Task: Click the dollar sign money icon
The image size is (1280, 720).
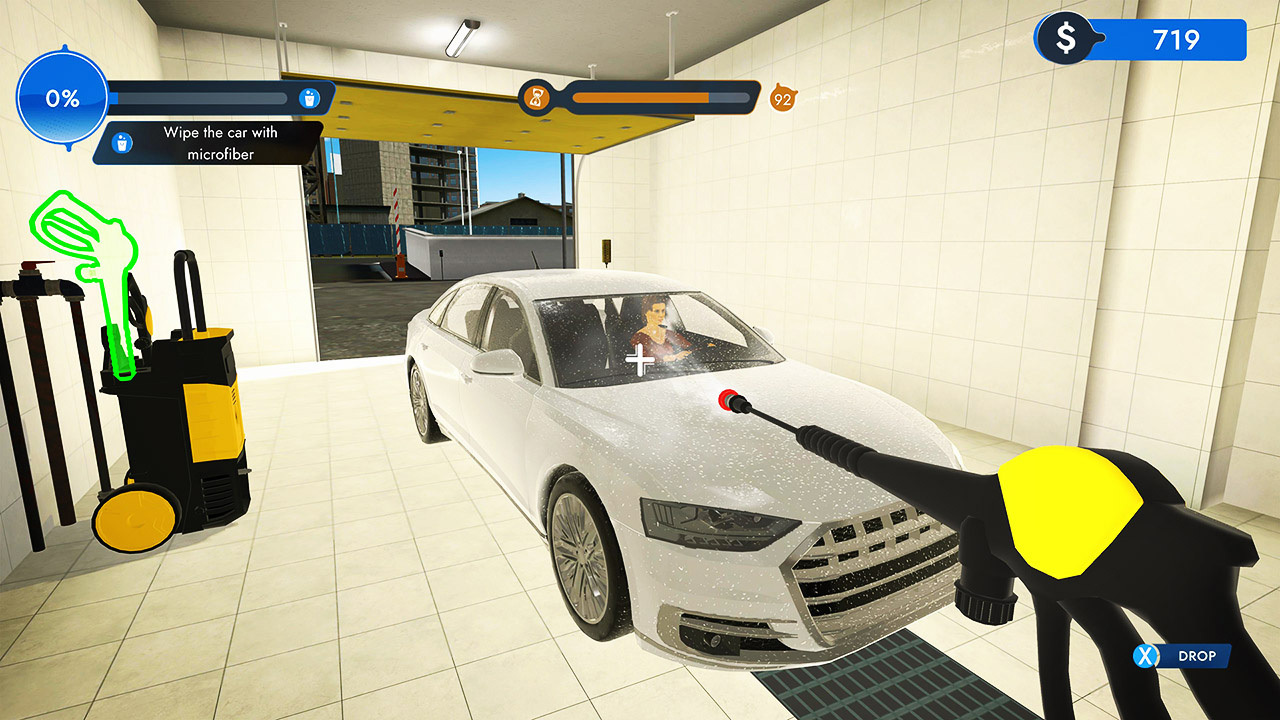Action: pyautogui.click(x=1068, y=40)
